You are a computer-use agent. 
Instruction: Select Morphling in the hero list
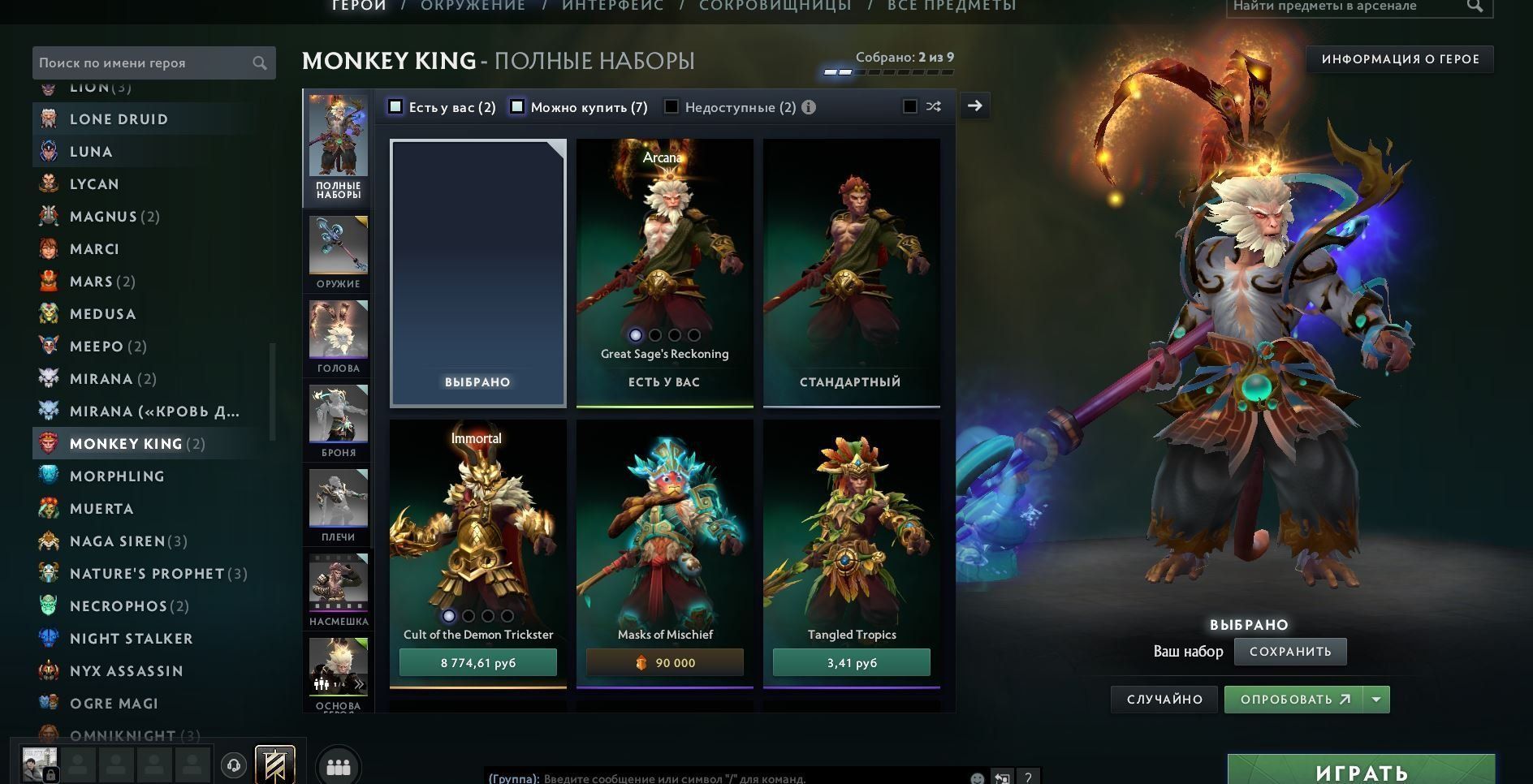117,476
